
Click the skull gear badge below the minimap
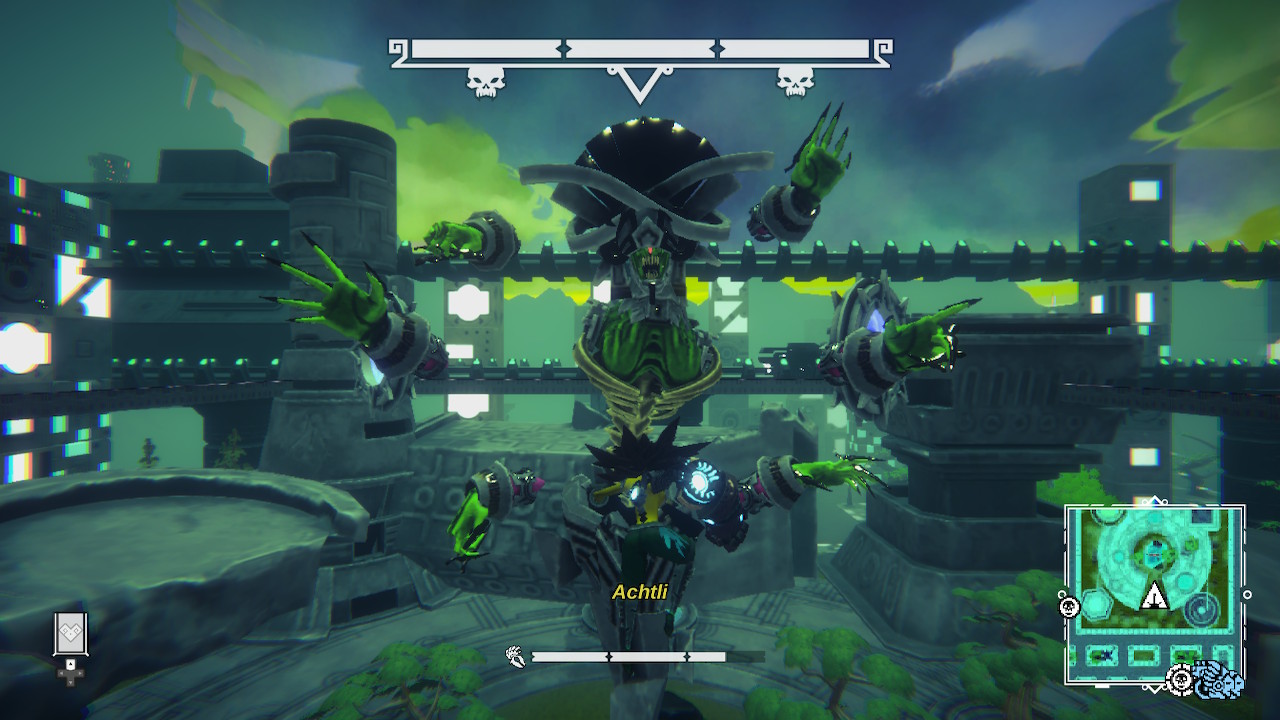[x=1182, y=681]
